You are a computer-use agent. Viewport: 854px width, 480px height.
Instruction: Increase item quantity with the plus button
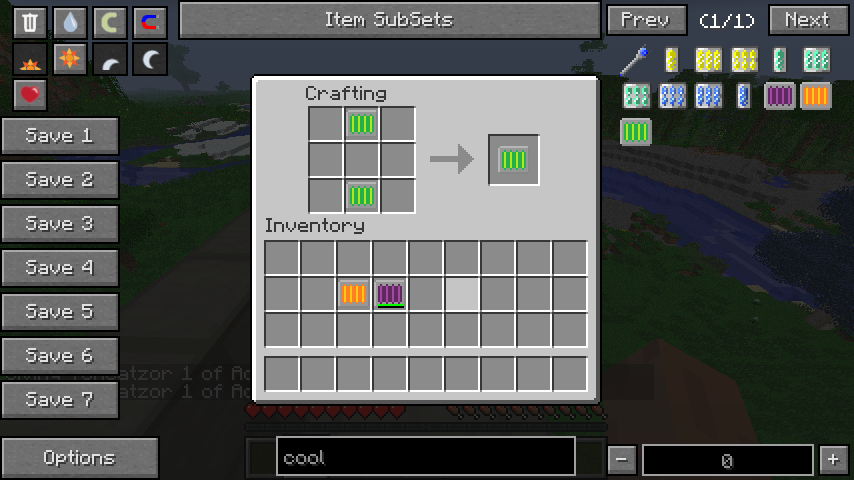pyautogui.click(x=832, y=460)
